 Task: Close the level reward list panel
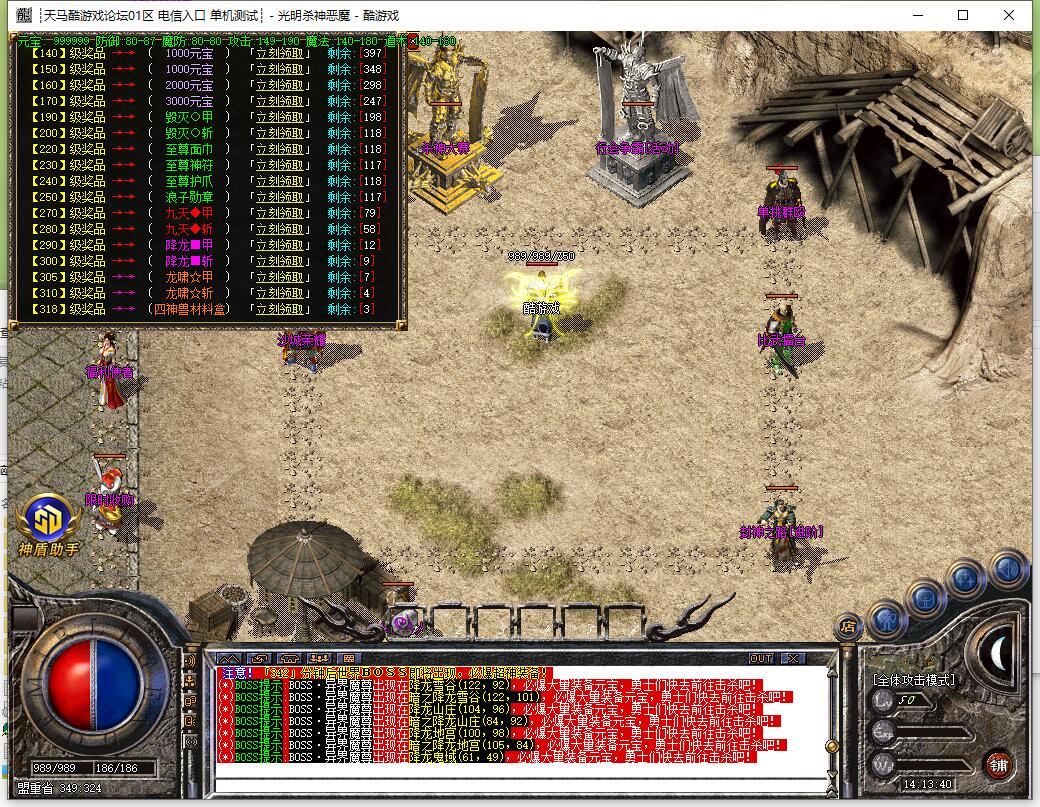412,41
